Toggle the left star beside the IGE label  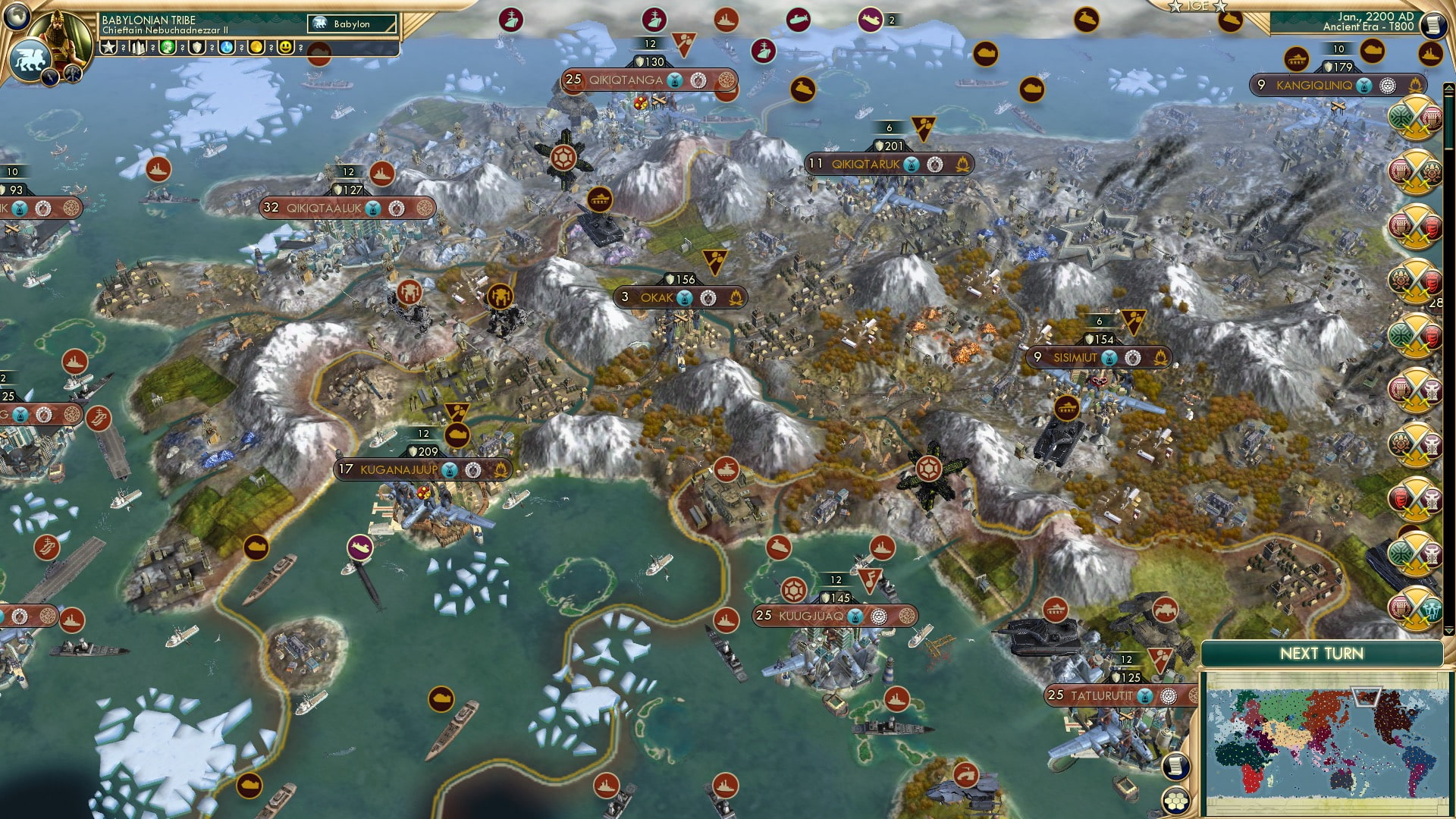pos(1175,8)
